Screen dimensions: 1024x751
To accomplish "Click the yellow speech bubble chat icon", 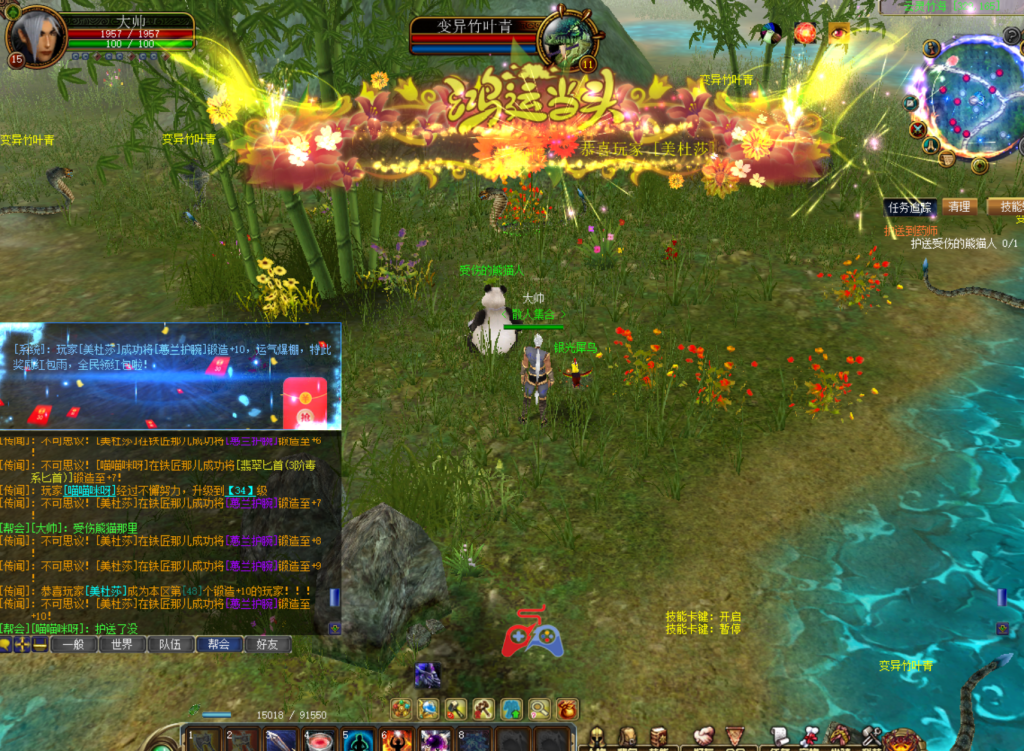I will (6, 645).
